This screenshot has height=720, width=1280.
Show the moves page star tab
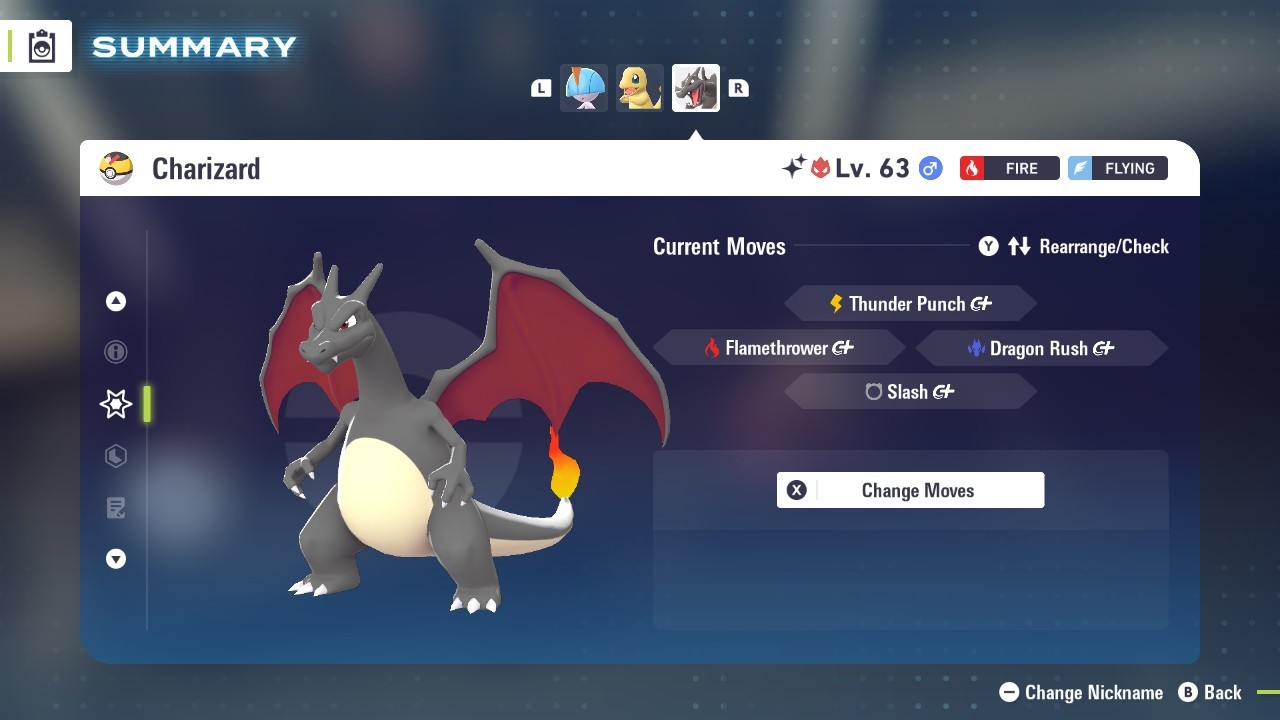pyautogui.click(x=116, y=404)
